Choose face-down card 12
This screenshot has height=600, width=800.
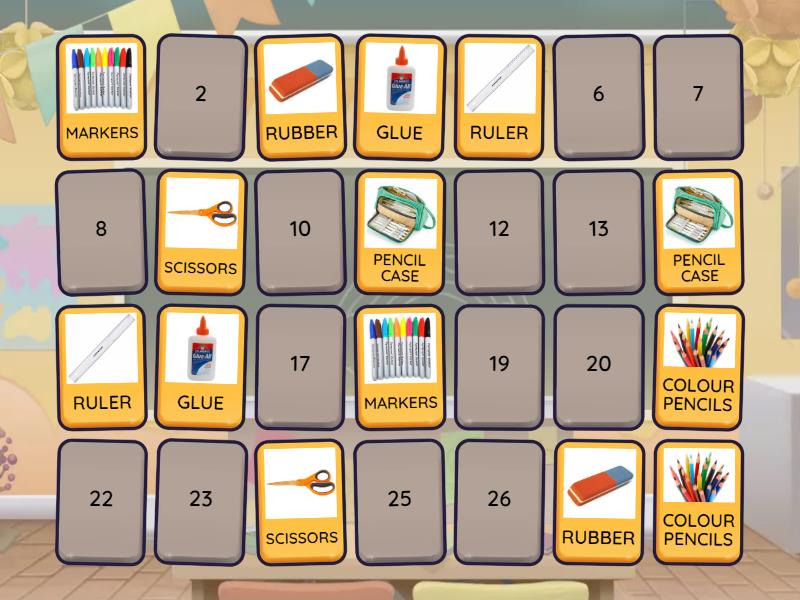coord(499,229)
